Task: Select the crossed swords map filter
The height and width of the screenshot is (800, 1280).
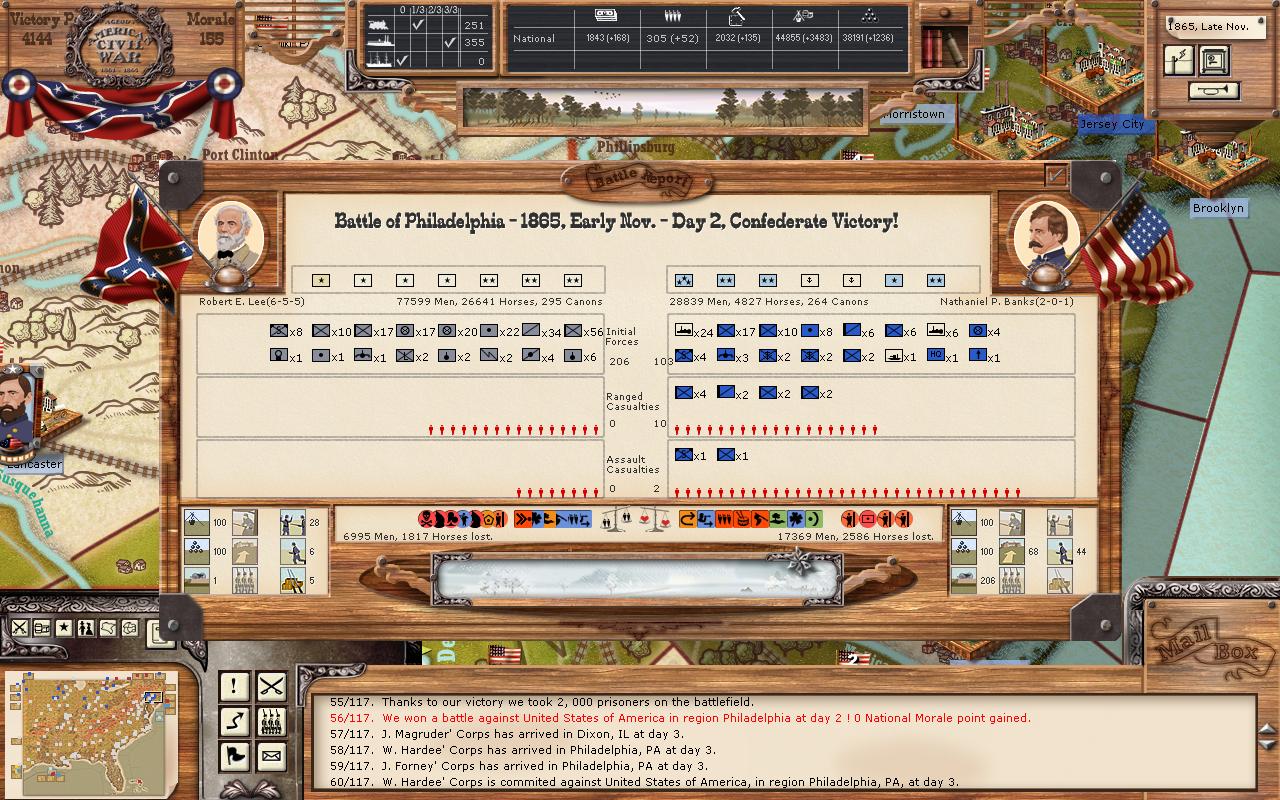Action: click(19, 628)
